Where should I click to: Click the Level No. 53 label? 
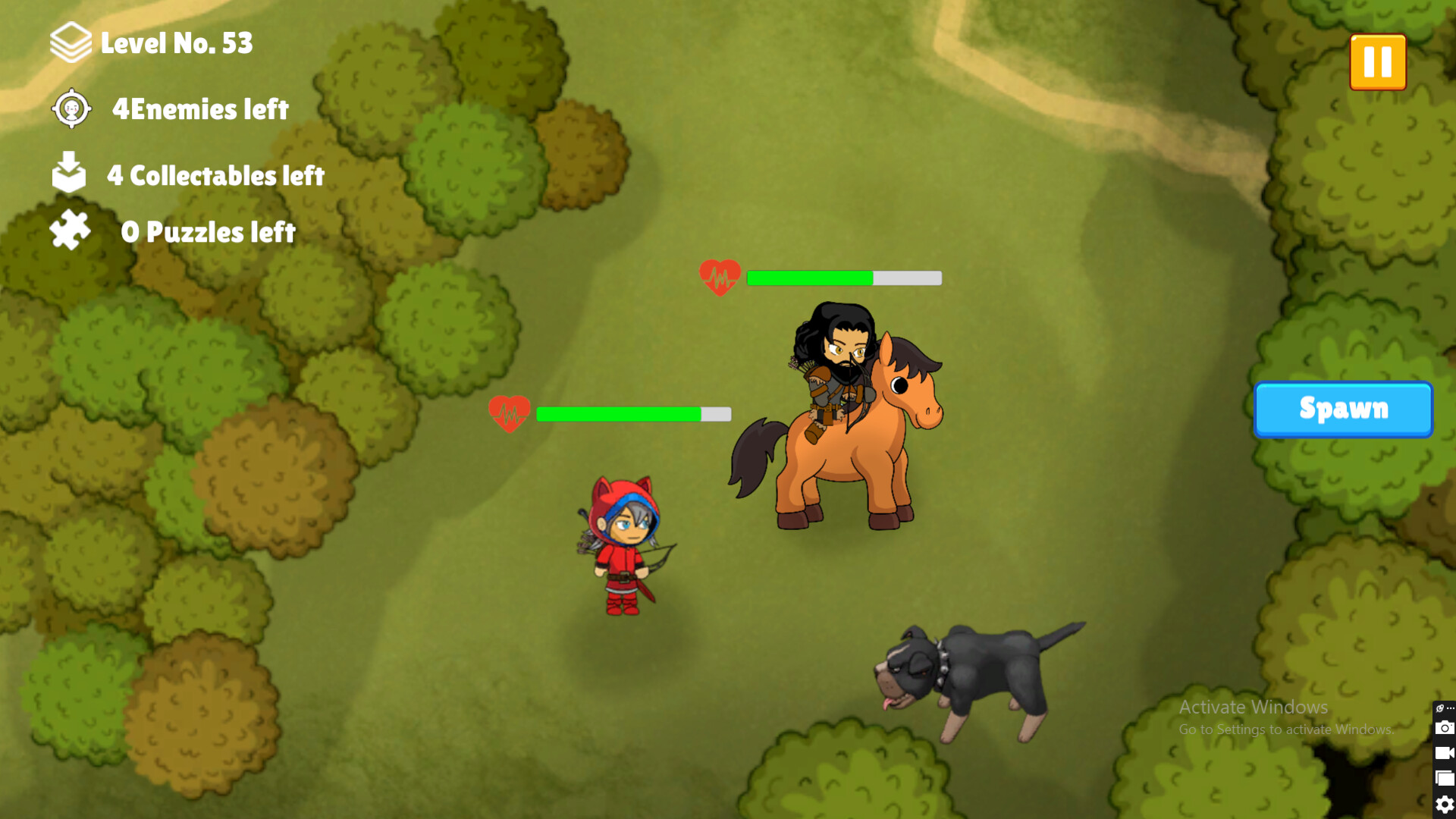(x=176, y=43)
